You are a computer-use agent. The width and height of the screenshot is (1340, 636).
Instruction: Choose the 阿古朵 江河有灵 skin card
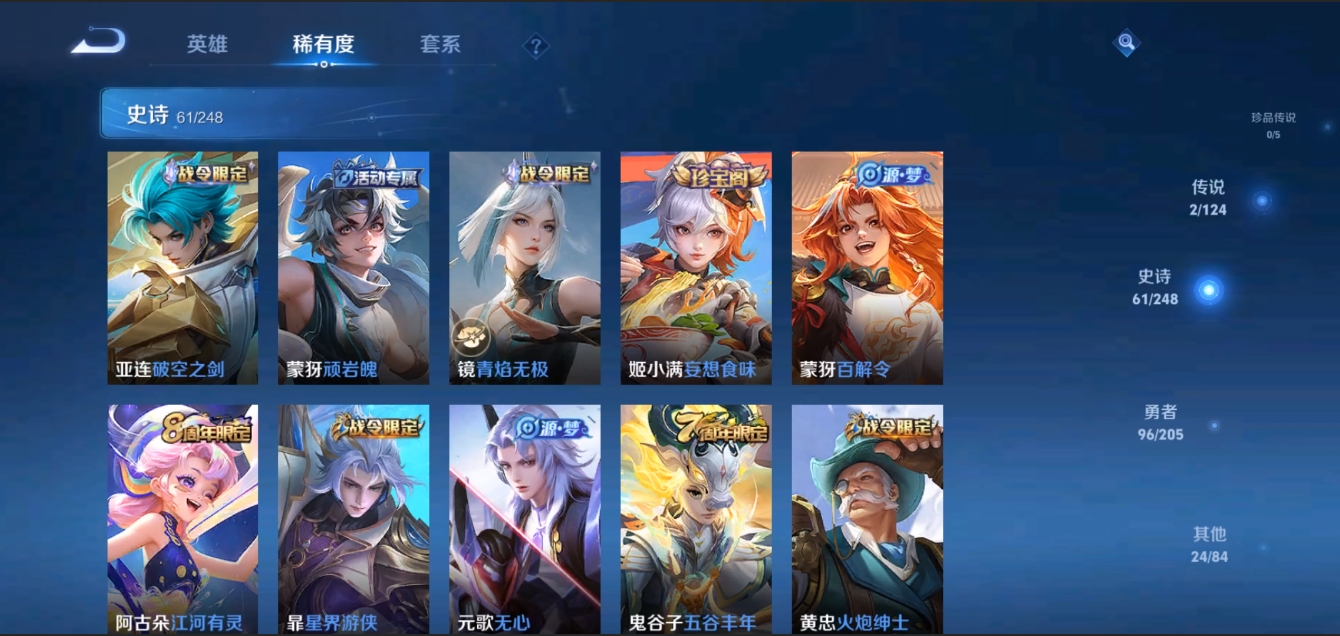click(183, 518)
